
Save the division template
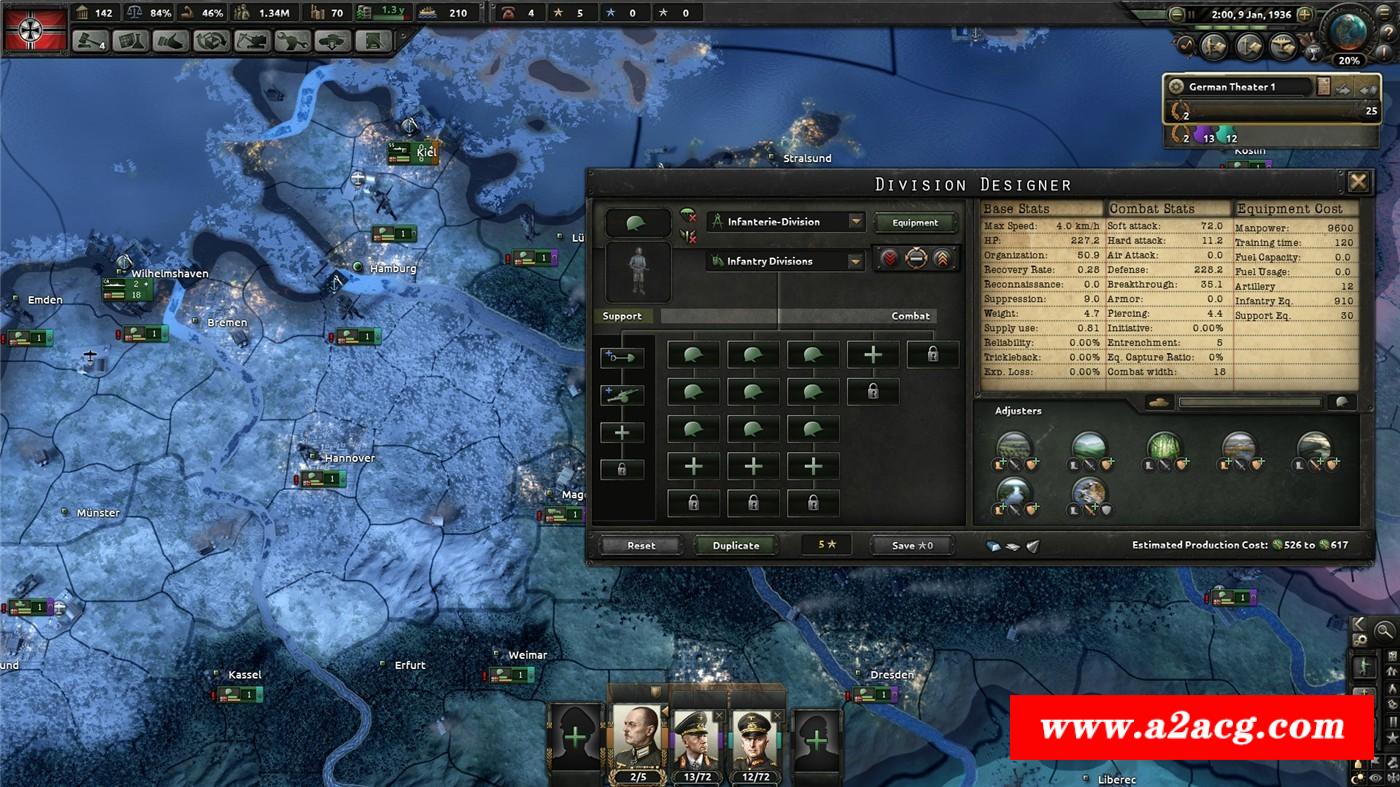[x=911, y=545]
